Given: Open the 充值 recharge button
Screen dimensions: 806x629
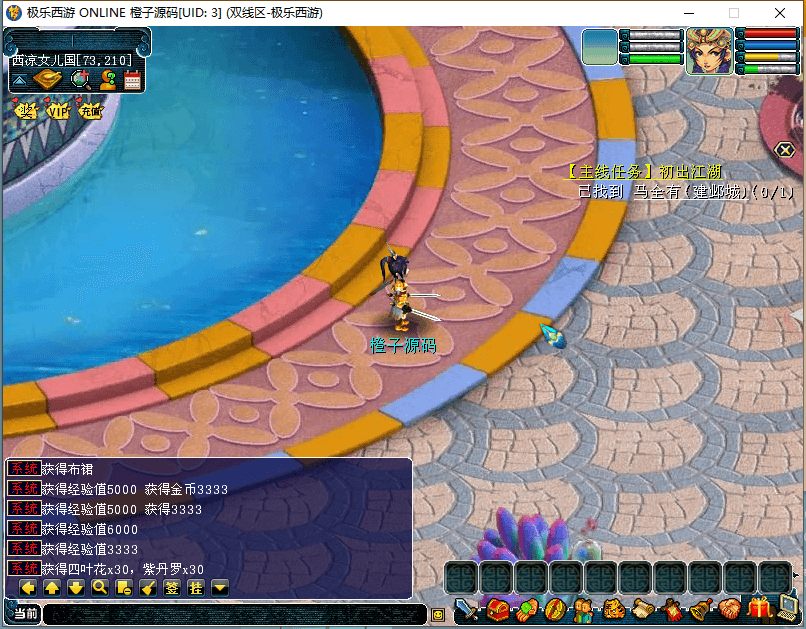Looking at the screenshot, I should coord(91,111).
